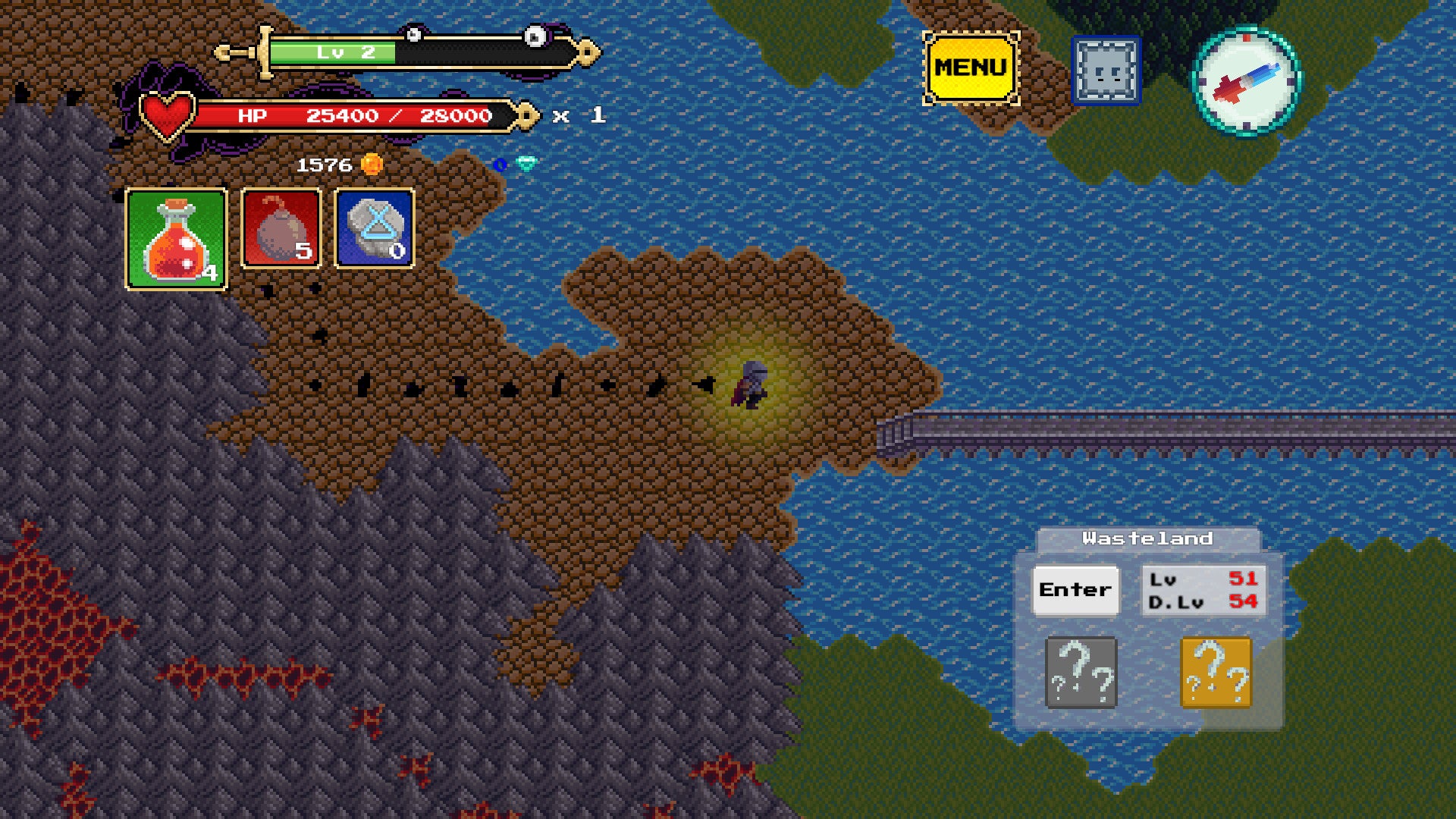The image size is (1456, 819).
Task: Select the grey rune stone slot
Action: pyautogui.click(x=375, y=228)
